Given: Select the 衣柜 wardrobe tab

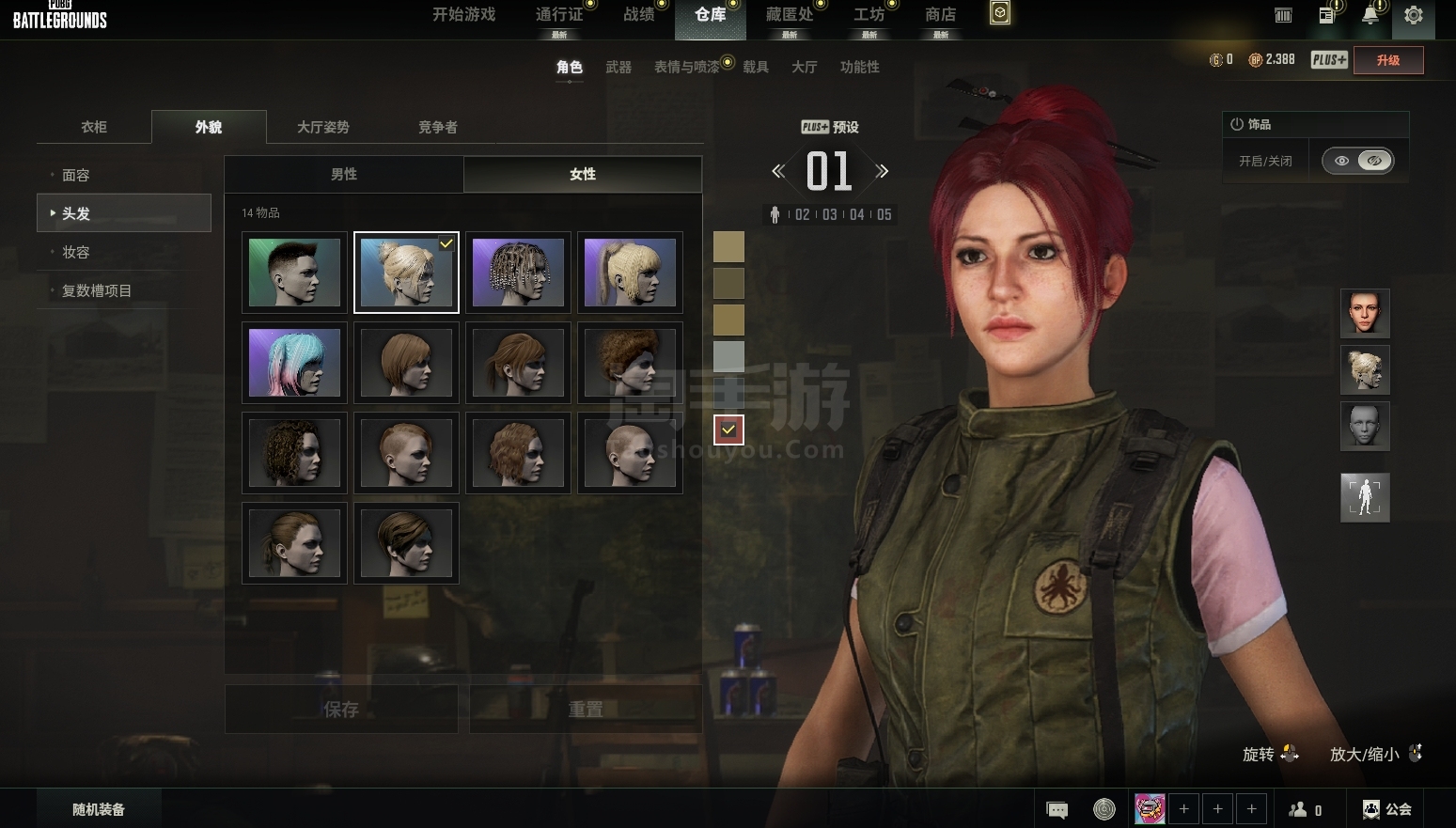Looking at the screenshot, I should (x=94, y=127).
